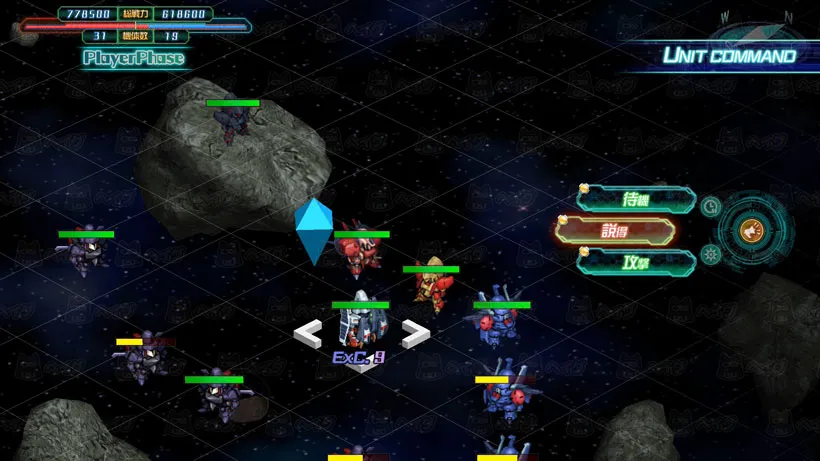
Task: Choose the 攻撃 (Attack) command
Action: tap(636, 262)
